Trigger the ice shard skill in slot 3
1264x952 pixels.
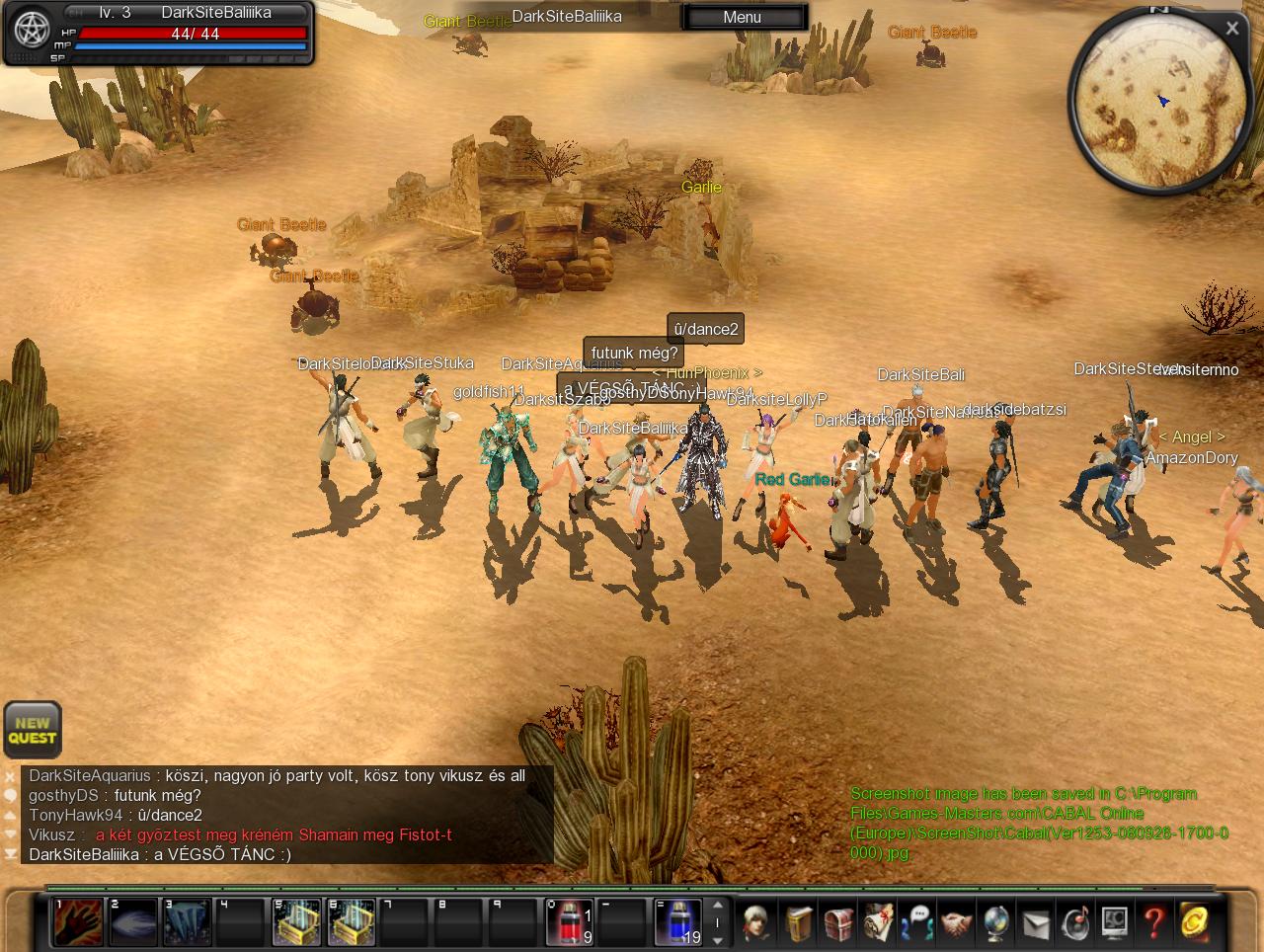187,922
